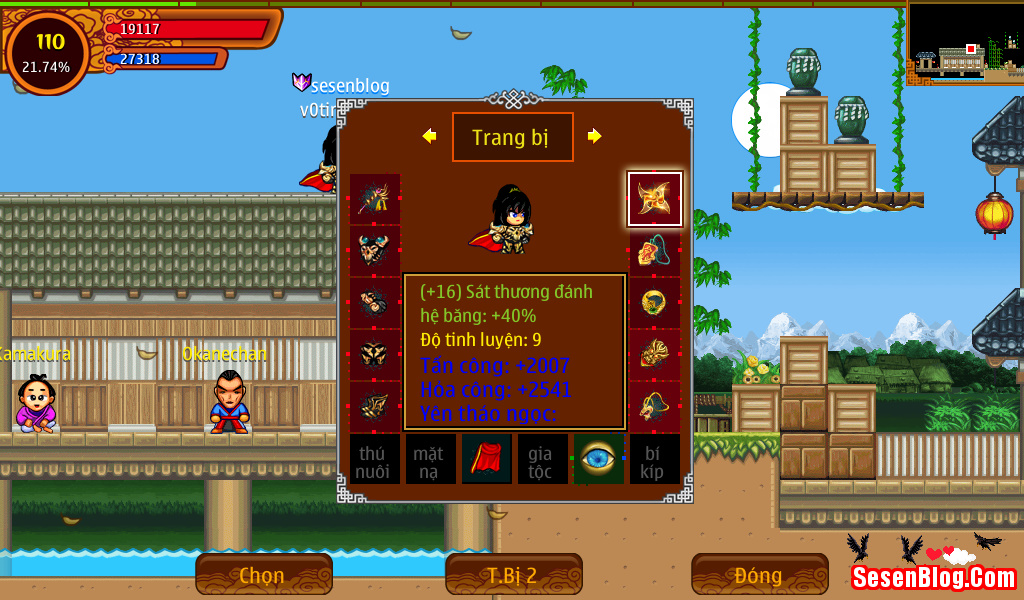The image size is (1024, 600).
Task: Click the Trang bị panel title
Action: click(x=512, y=137)
